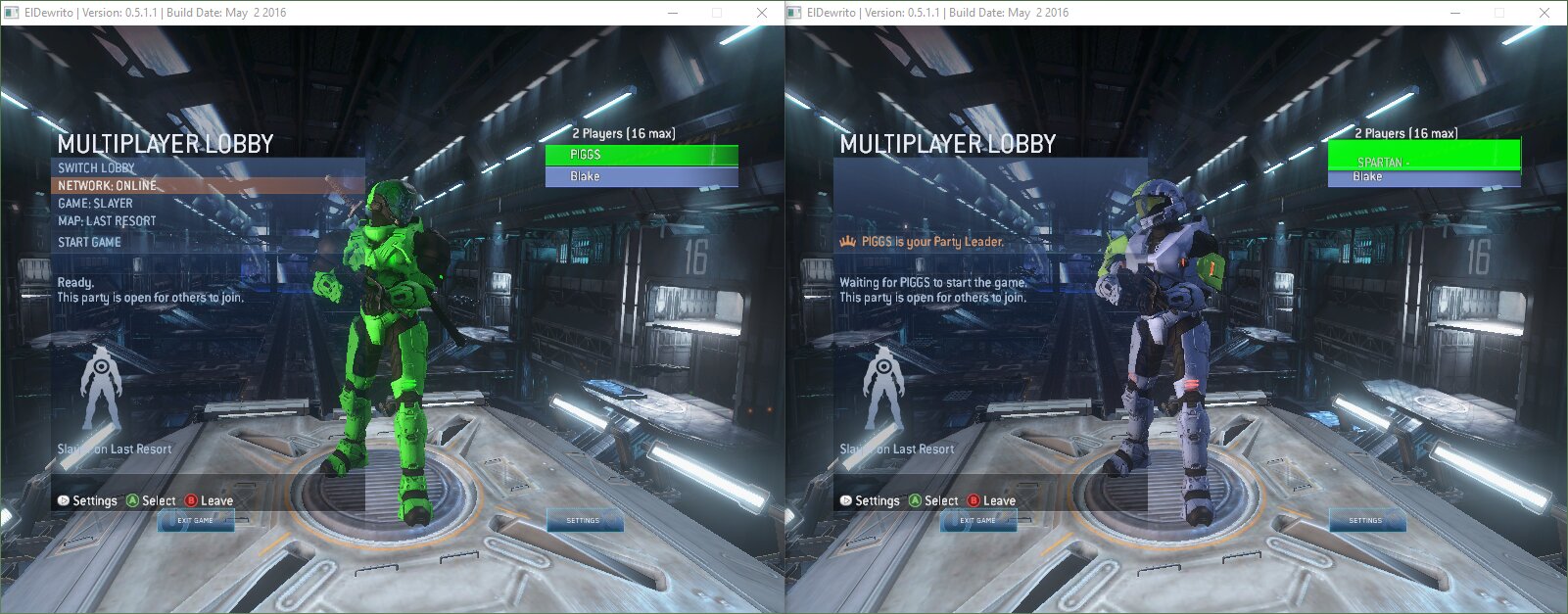Viewport: 1568px width, 614px height.
Task: Select Blake's row below PIGGS
Action: click(641, 176)
